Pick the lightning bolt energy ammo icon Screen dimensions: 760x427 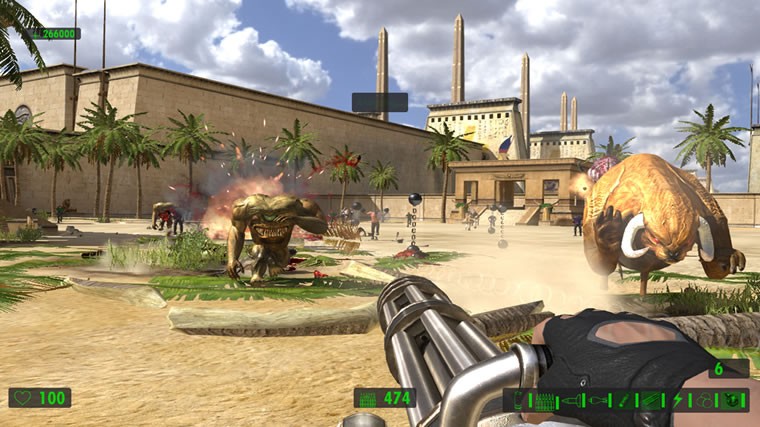pos(678,401)
